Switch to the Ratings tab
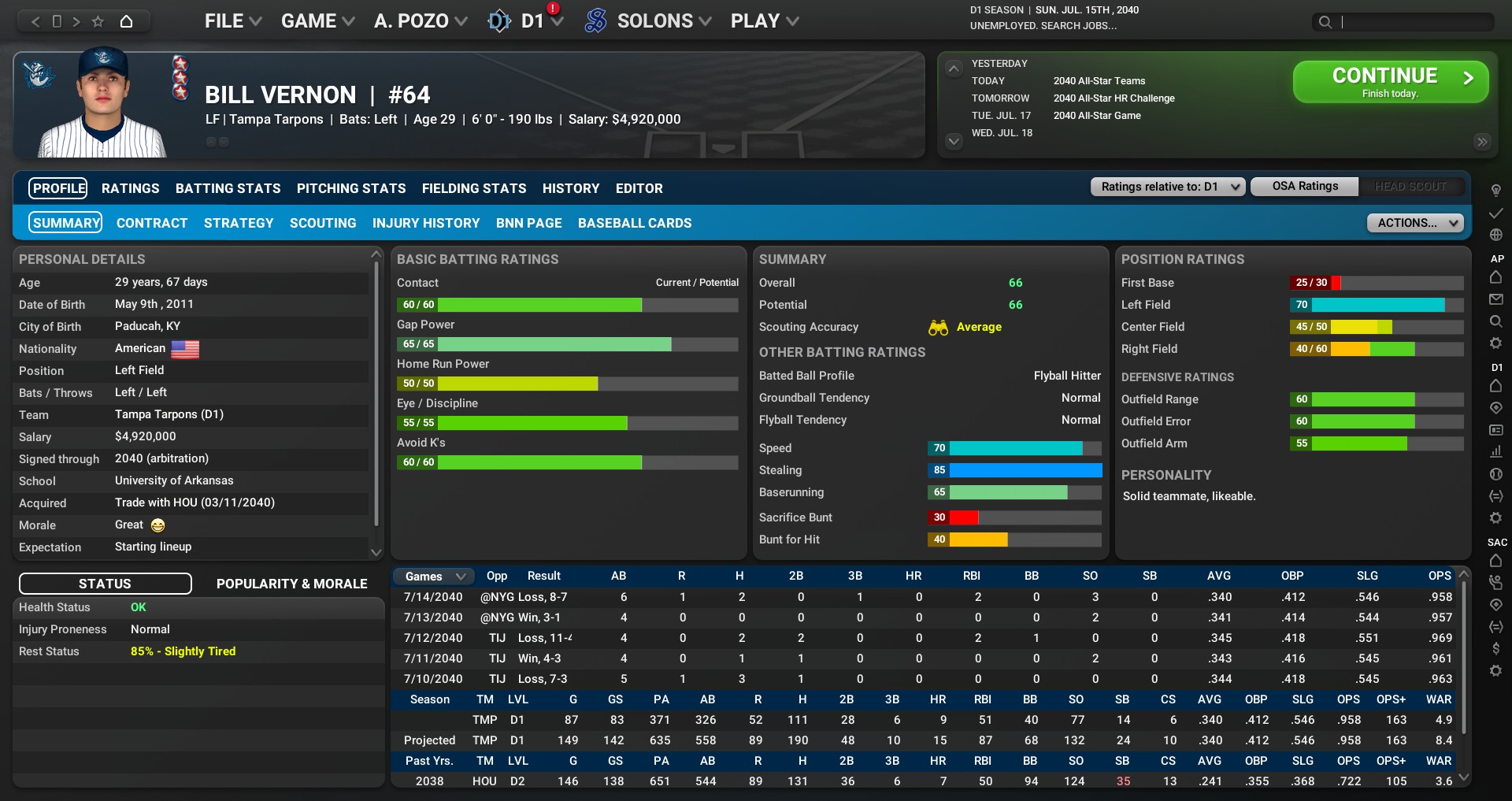This screenshot has width=1512, height=801. pyautogui.click(x=130, y=188)
